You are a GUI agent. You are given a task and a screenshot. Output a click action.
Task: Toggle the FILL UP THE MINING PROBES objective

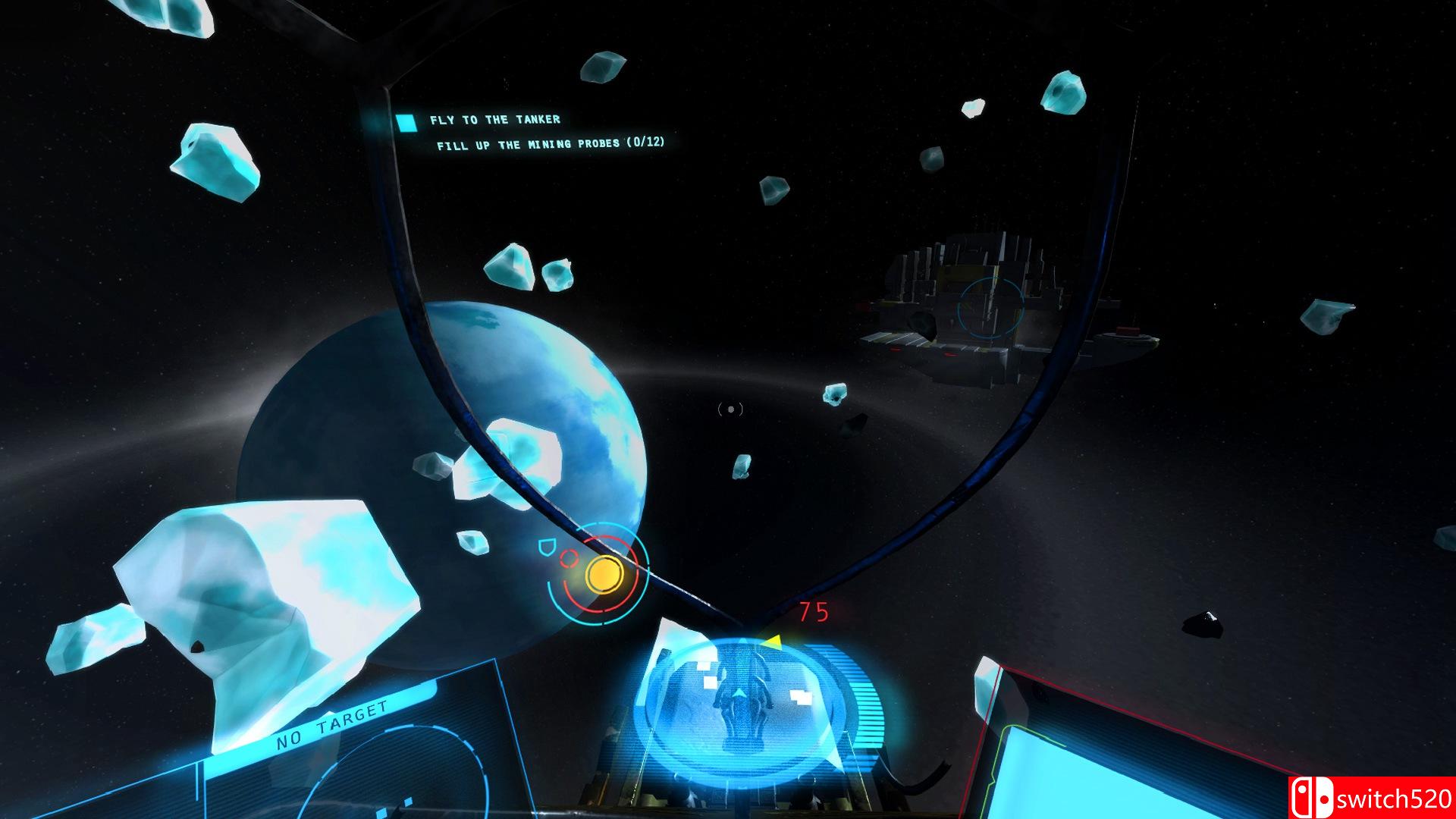550,144
